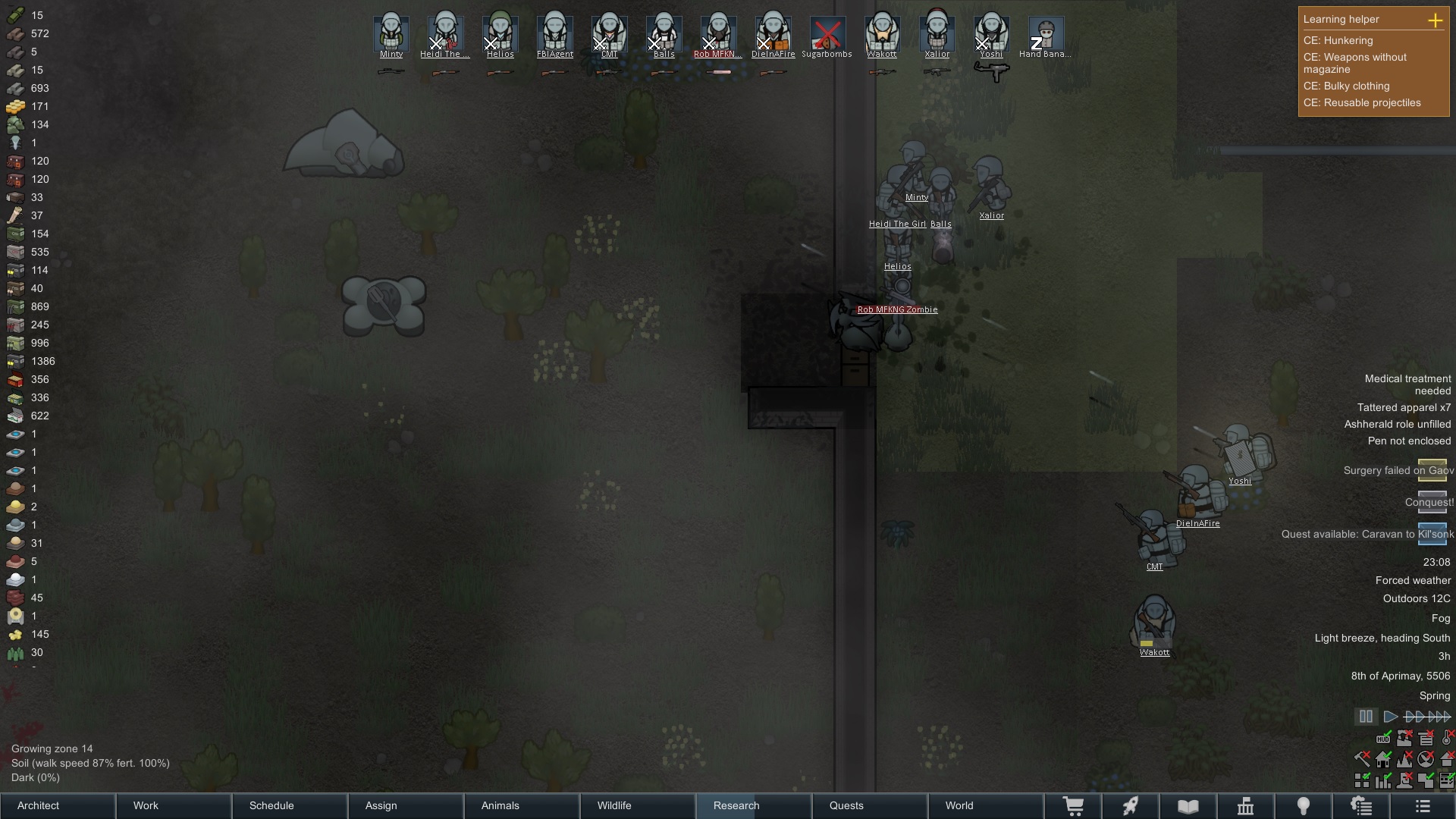Select Wakott's portrait in the colonist bar
Image resolution: width=1456 pixels, height=819 pixels.
coord(882,34)
